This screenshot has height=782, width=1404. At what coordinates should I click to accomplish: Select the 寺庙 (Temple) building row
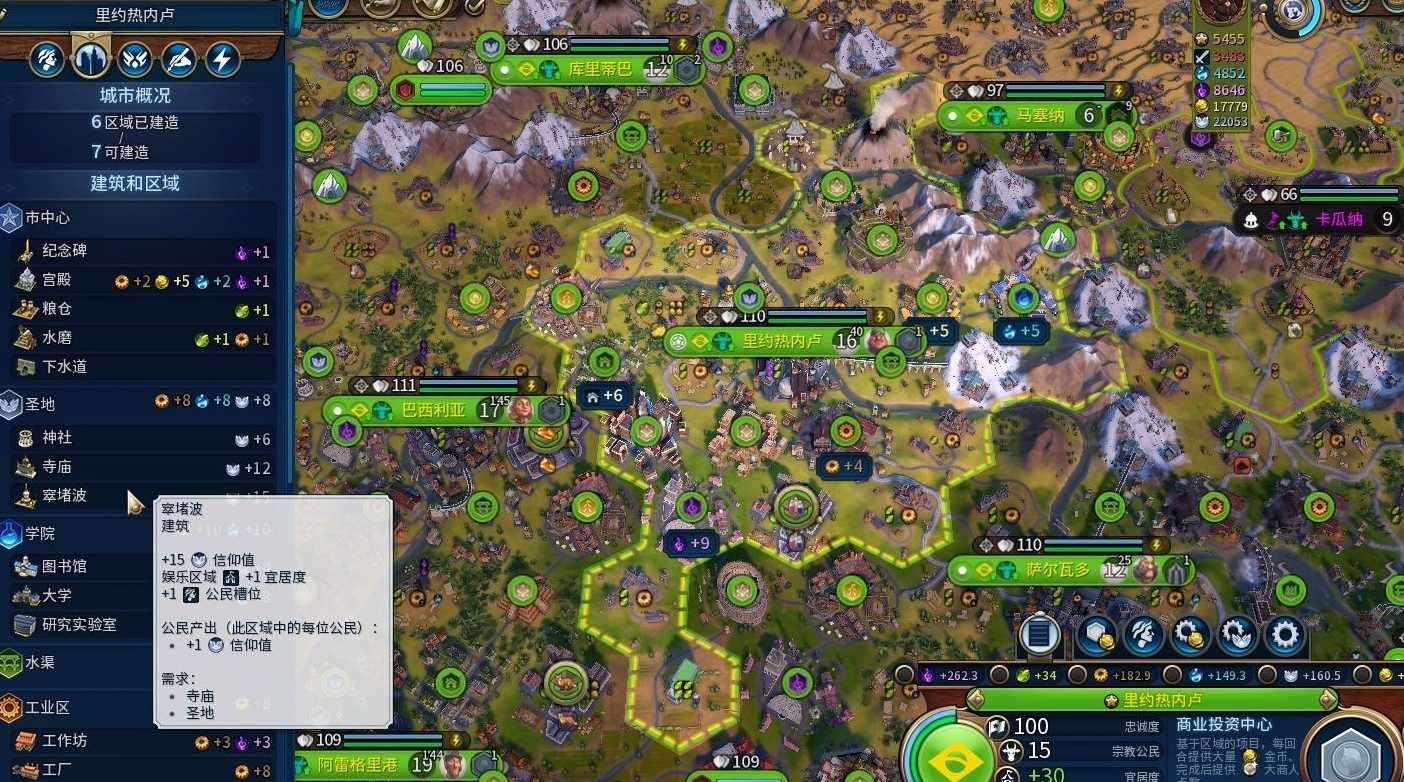point(140,467)
